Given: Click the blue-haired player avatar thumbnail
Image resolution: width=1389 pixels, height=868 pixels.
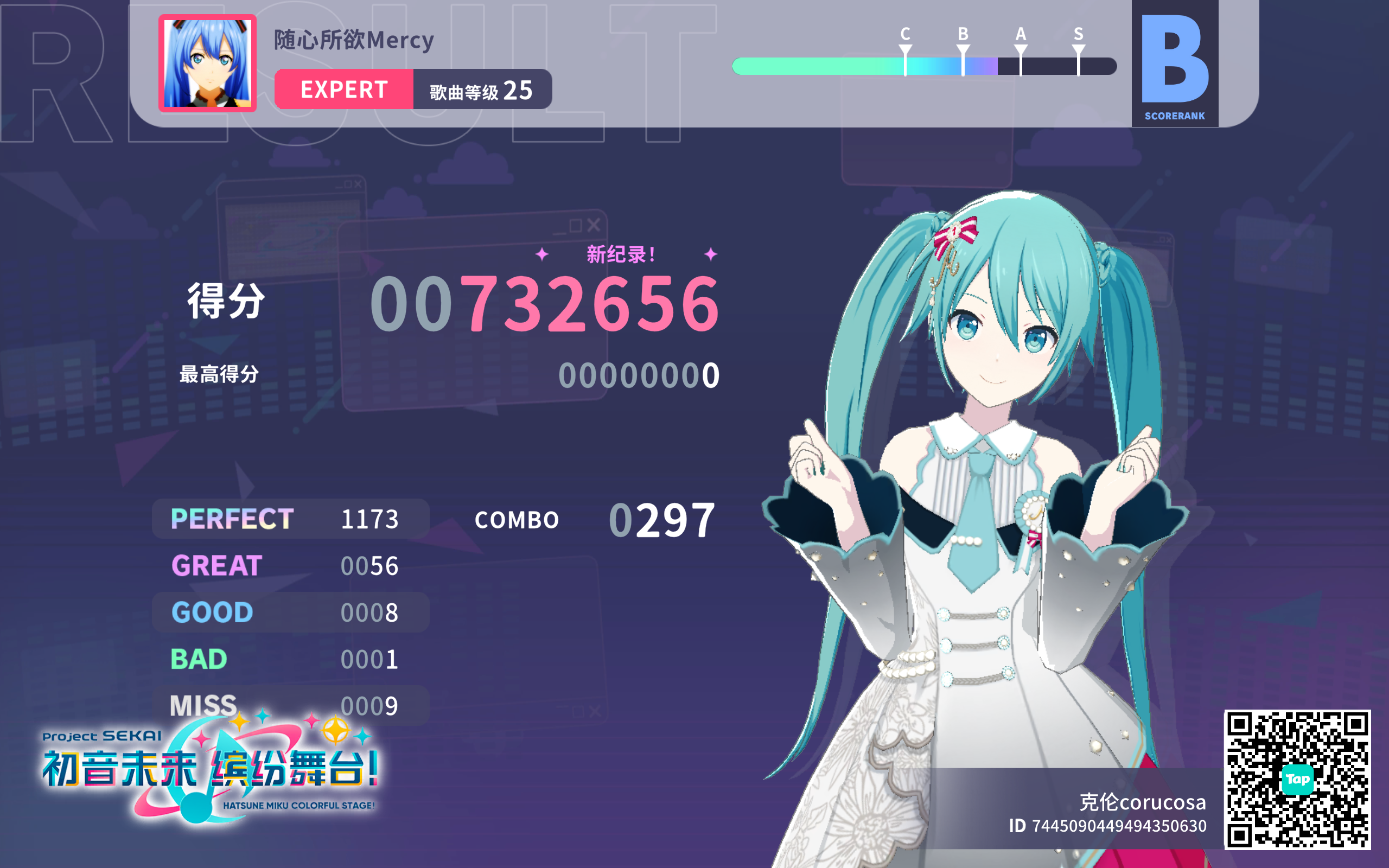Looking at the screenshot, I should [208, 63].
